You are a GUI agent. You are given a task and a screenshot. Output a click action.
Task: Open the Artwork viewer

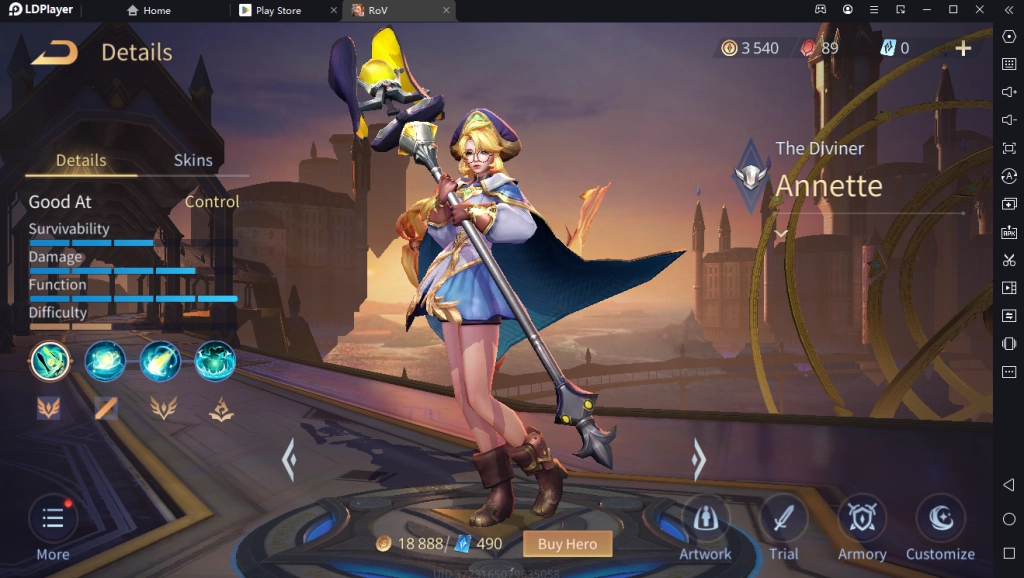coord(705,527)
